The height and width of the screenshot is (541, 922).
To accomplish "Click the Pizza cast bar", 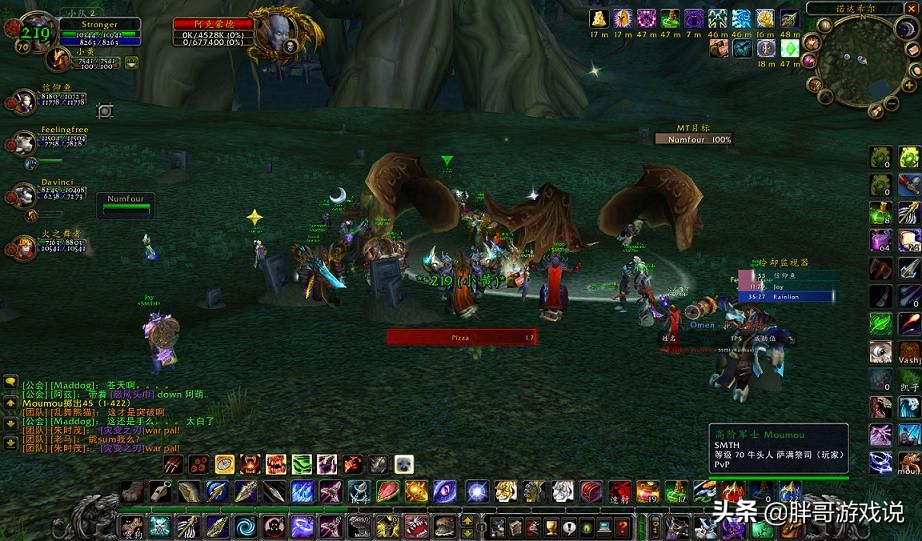I will [460, 338].
